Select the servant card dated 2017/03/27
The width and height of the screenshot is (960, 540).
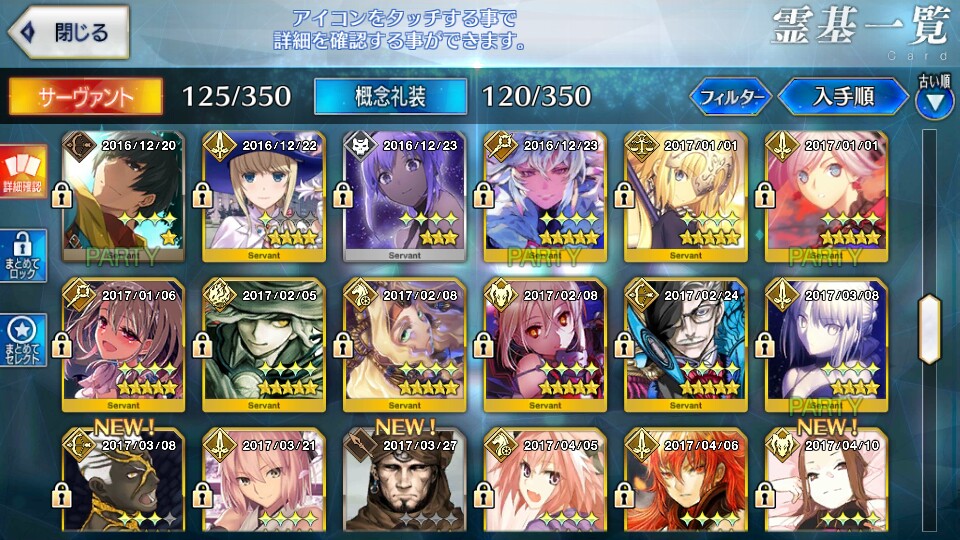(404, 482)
